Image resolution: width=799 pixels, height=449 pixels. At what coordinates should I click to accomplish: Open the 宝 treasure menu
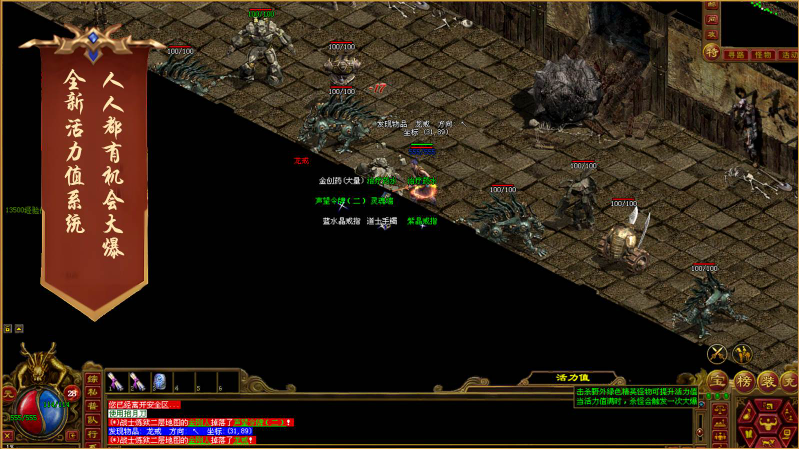[717, 381]
